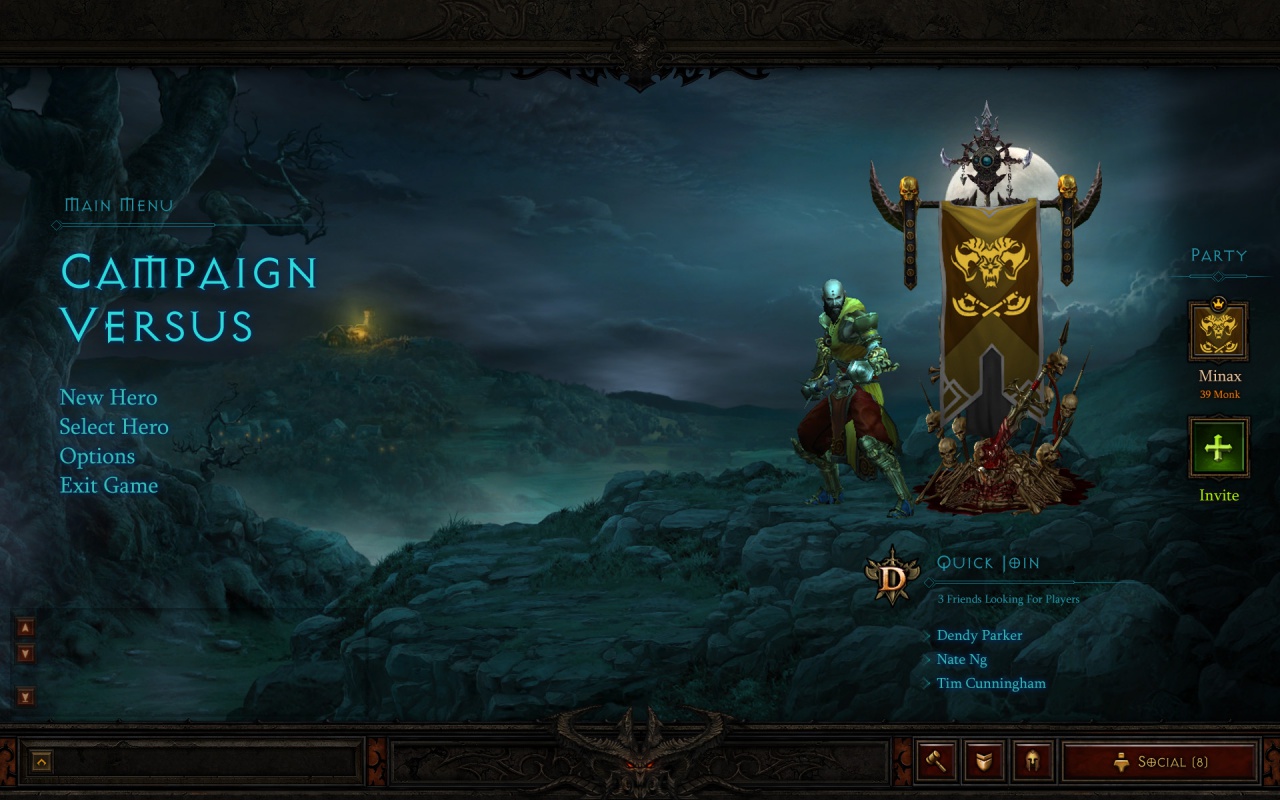The width and height of the screenshot is (1280, 800).
Task: Exit Game from the main menu
Action: (x=109, y=485)
